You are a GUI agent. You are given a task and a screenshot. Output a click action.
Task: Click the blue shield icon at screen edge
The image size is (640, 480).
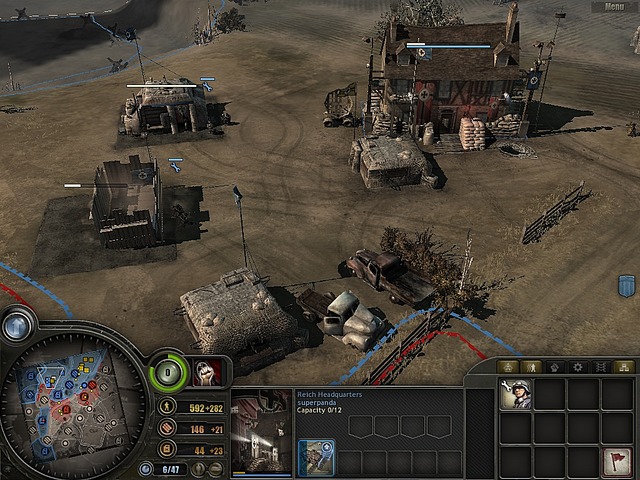[x=627, y=286]
